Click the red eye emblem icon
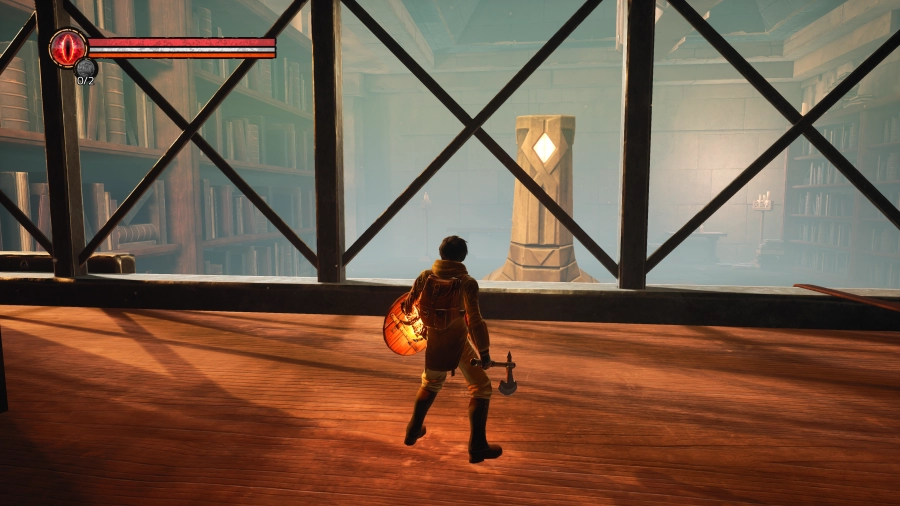Image resolution: width=900 pixels, height=506 pixels. [x=68, y=47]
